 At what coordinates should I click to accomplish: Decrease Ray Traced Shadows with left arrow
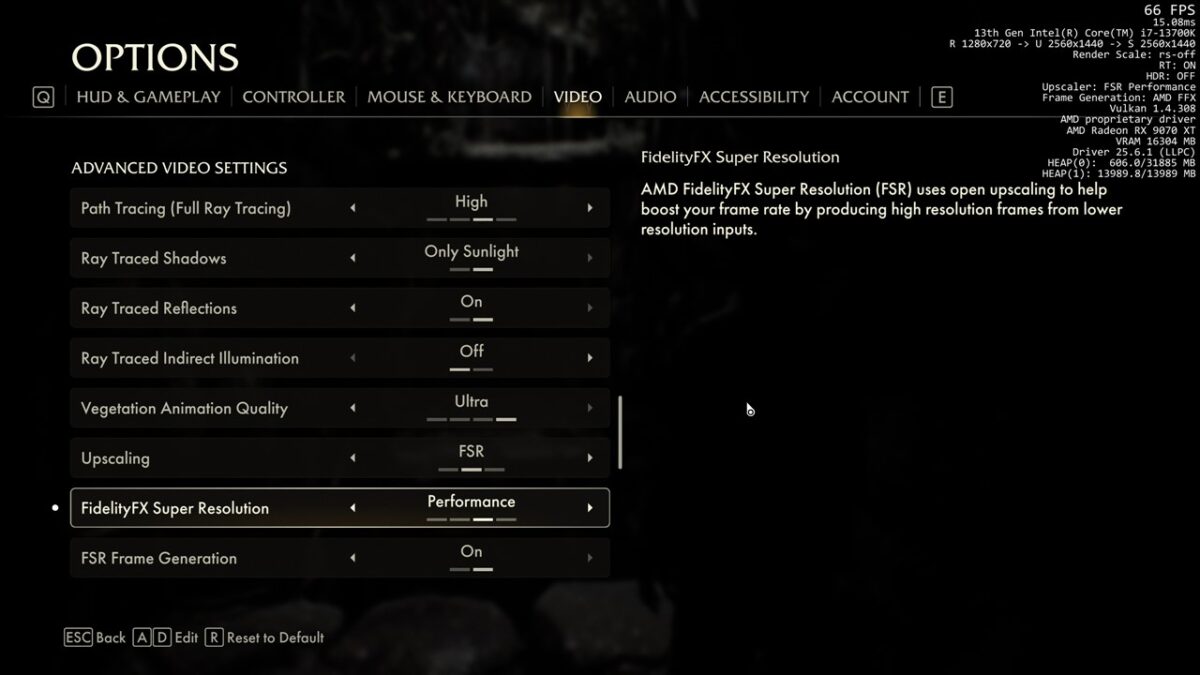353,258
